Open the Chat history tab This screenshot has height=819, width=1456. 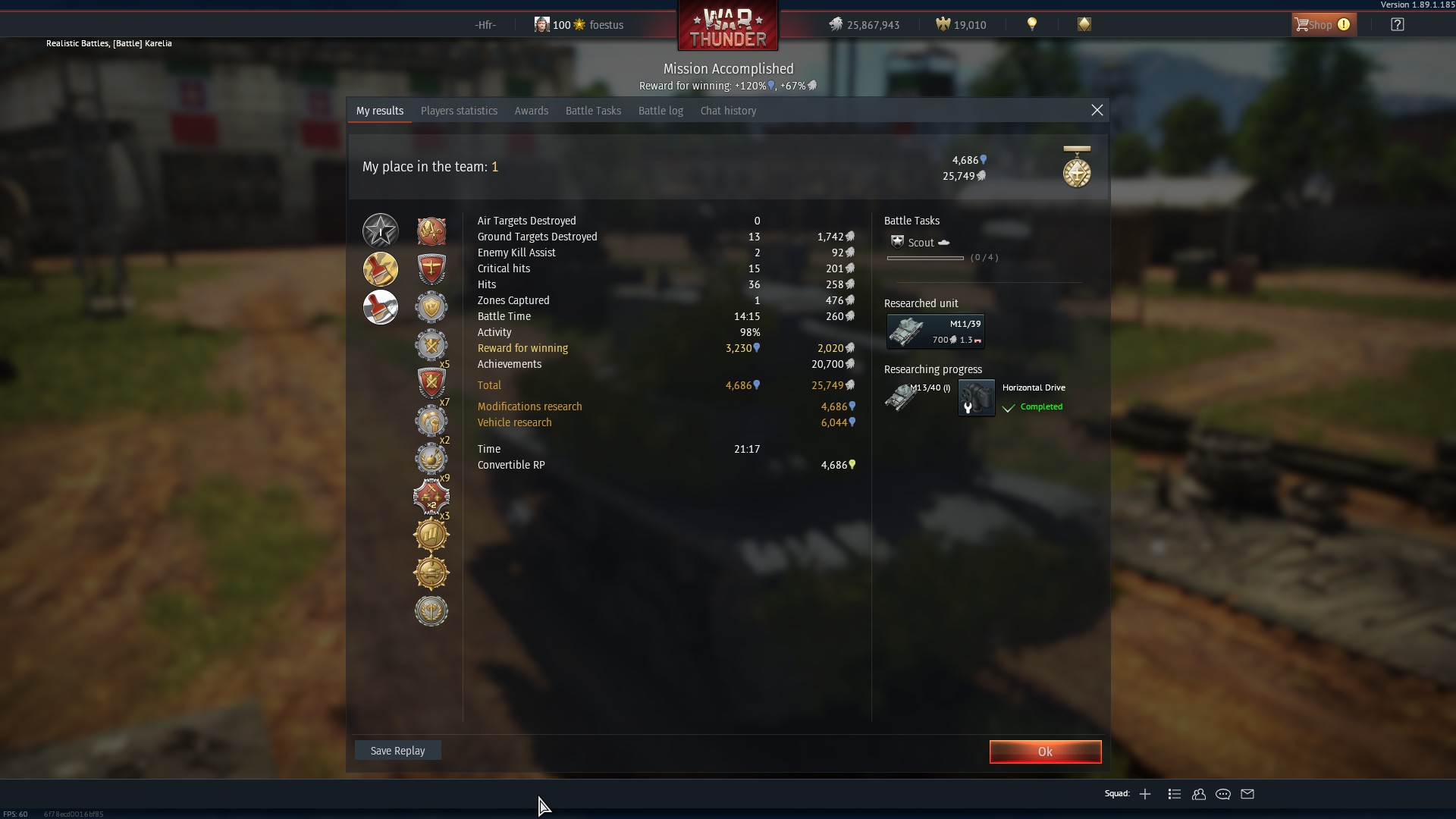point(727,111)
